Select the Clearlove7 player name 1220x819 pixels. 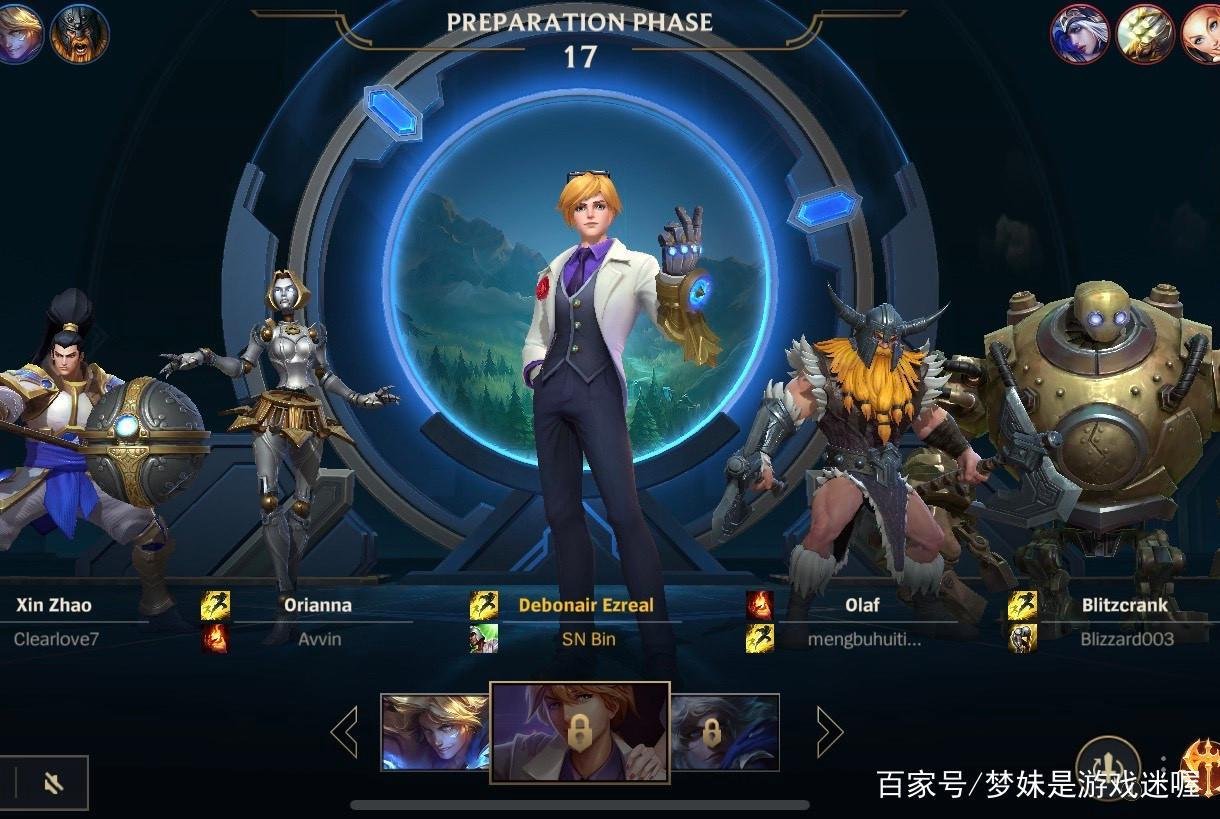tap(56, 639)
